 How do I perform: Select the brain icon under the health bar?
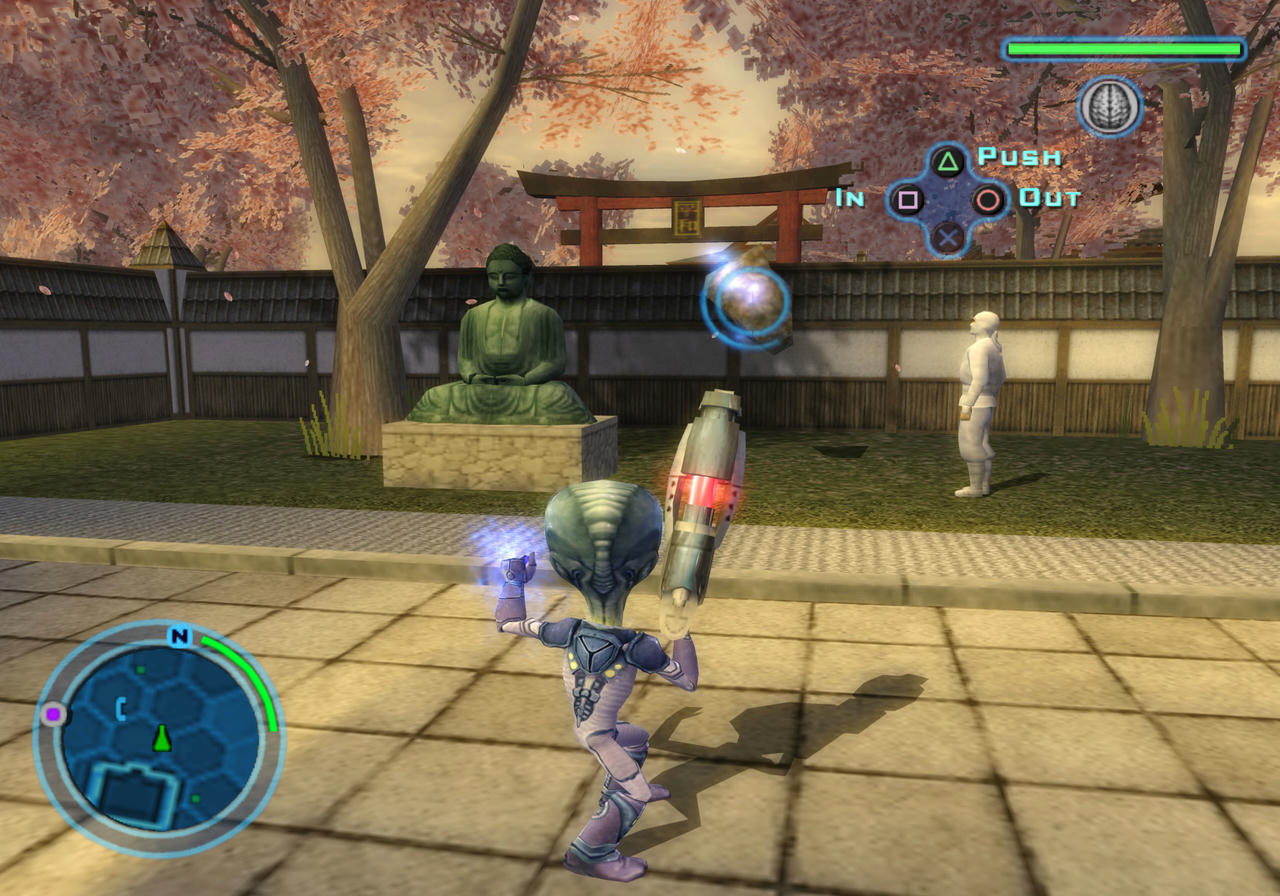(1110, 107)
